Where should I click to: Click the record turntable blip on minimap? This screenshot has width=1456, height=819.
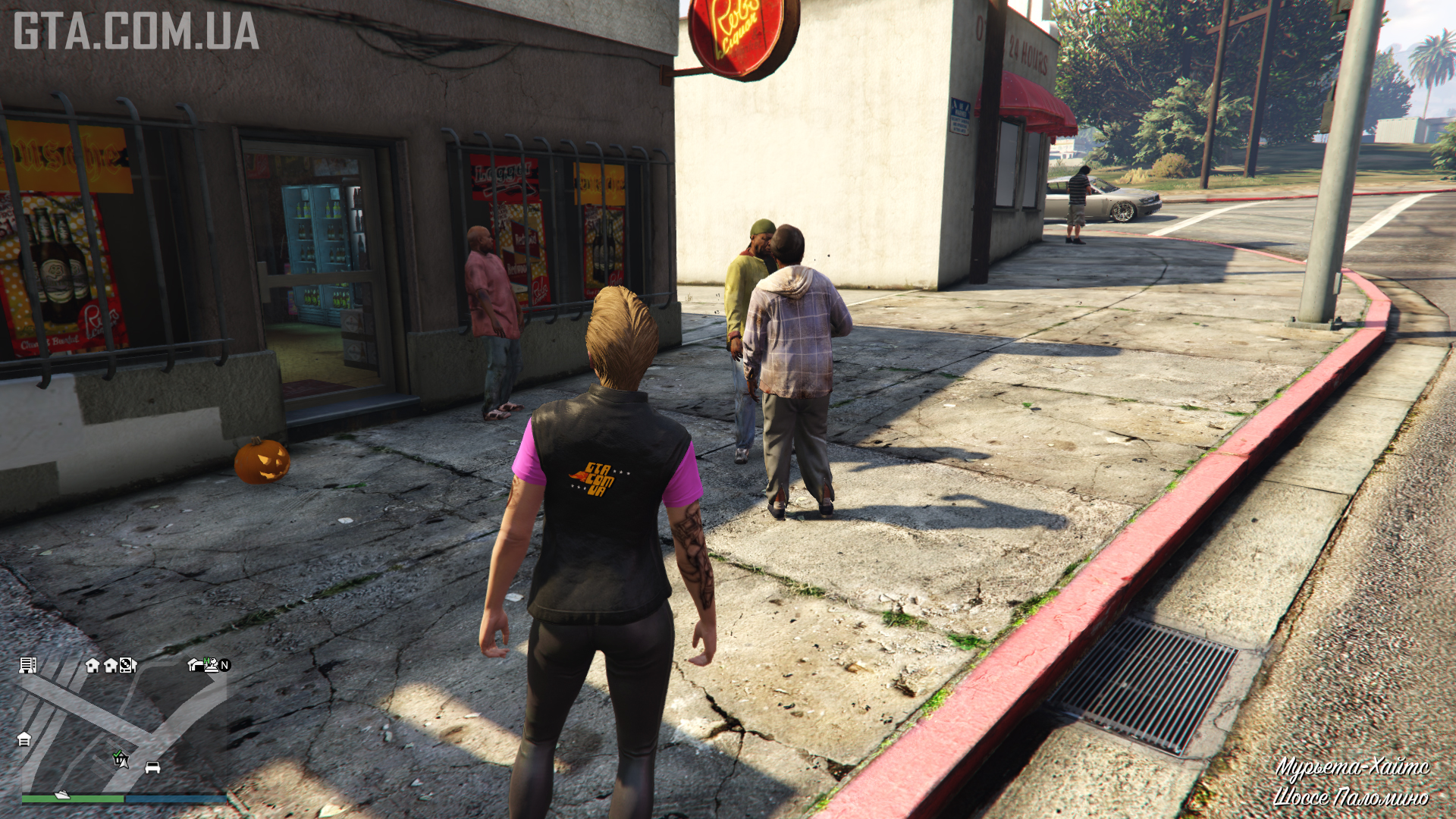coord(127,665)
